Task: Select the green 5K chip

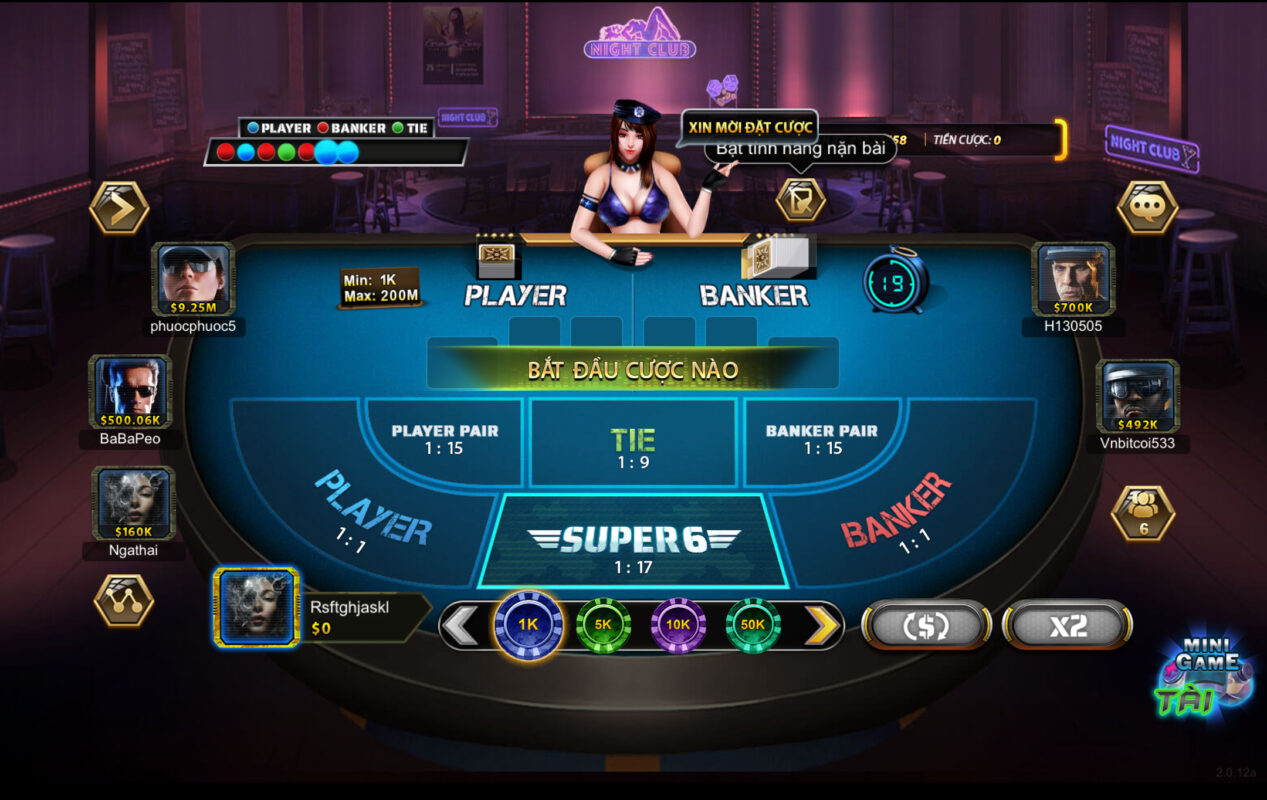Action: (x=603, y=624)
